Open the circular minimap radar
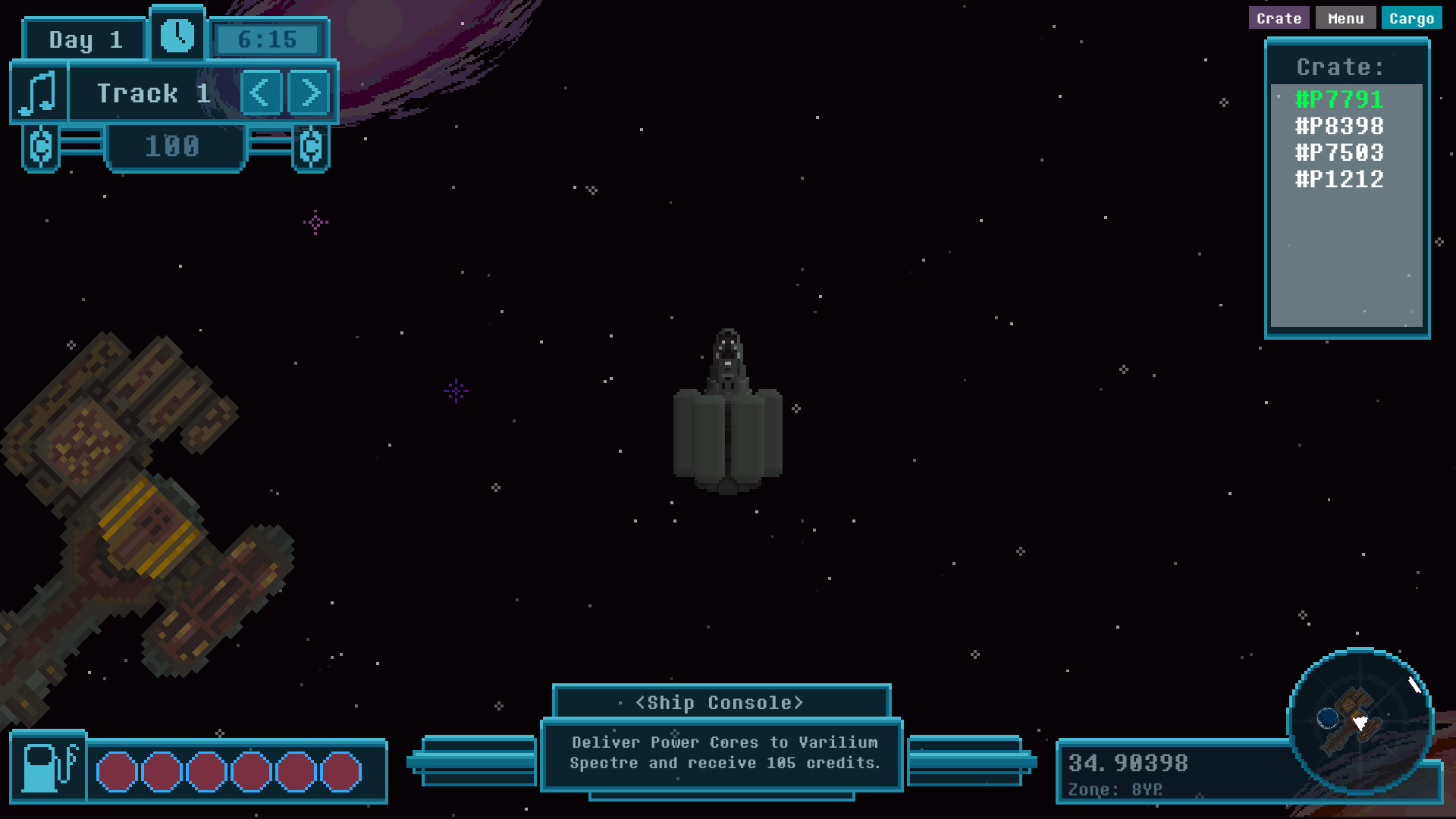 coord(1360,720)
